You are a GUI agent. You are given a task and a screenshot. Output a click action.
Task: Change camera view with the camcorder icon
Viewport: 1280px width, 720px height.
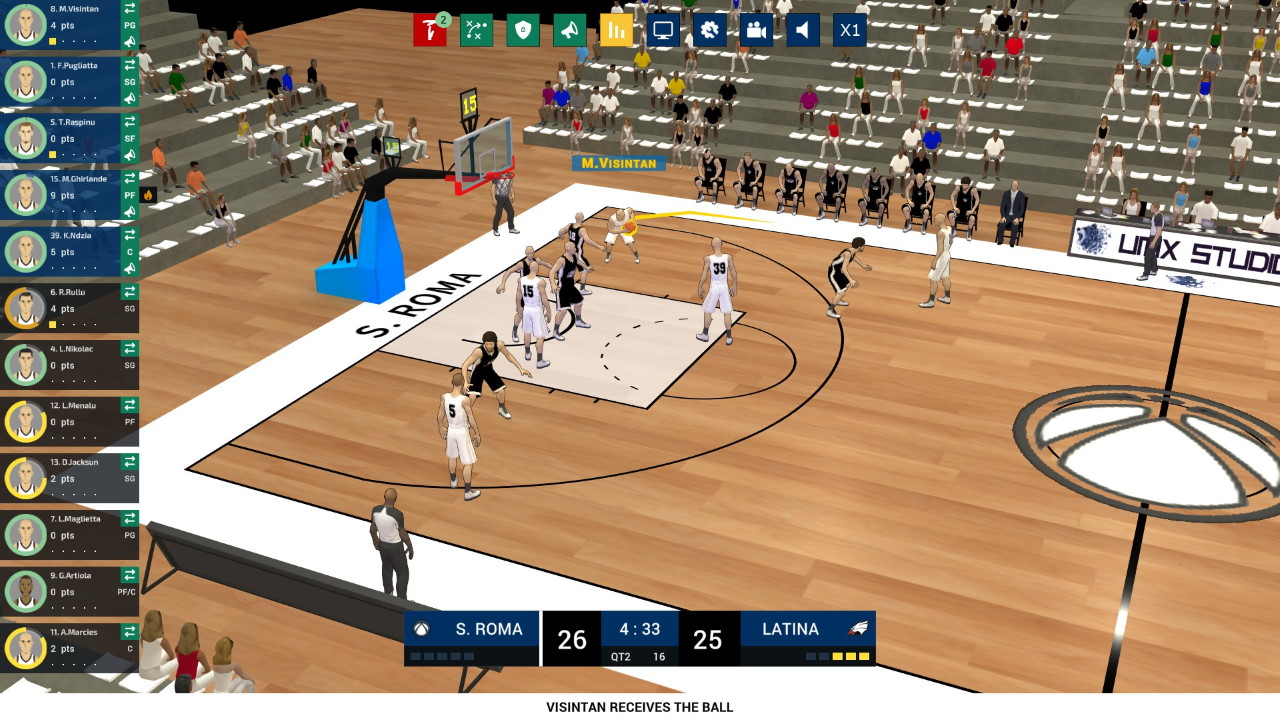[x=756, y=30]
